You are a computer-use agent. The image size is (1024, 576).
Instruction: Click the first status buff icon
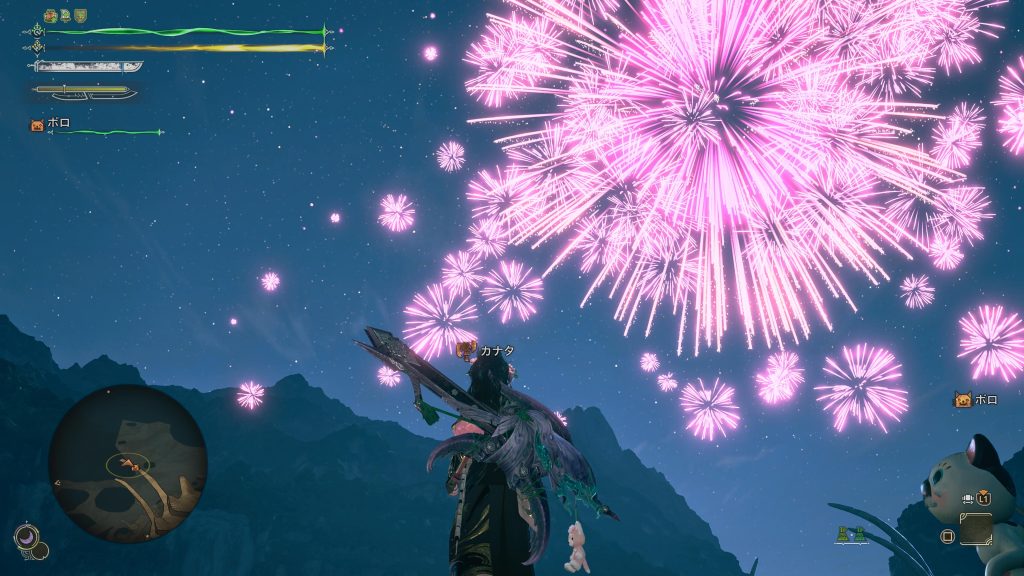[50, 16]
